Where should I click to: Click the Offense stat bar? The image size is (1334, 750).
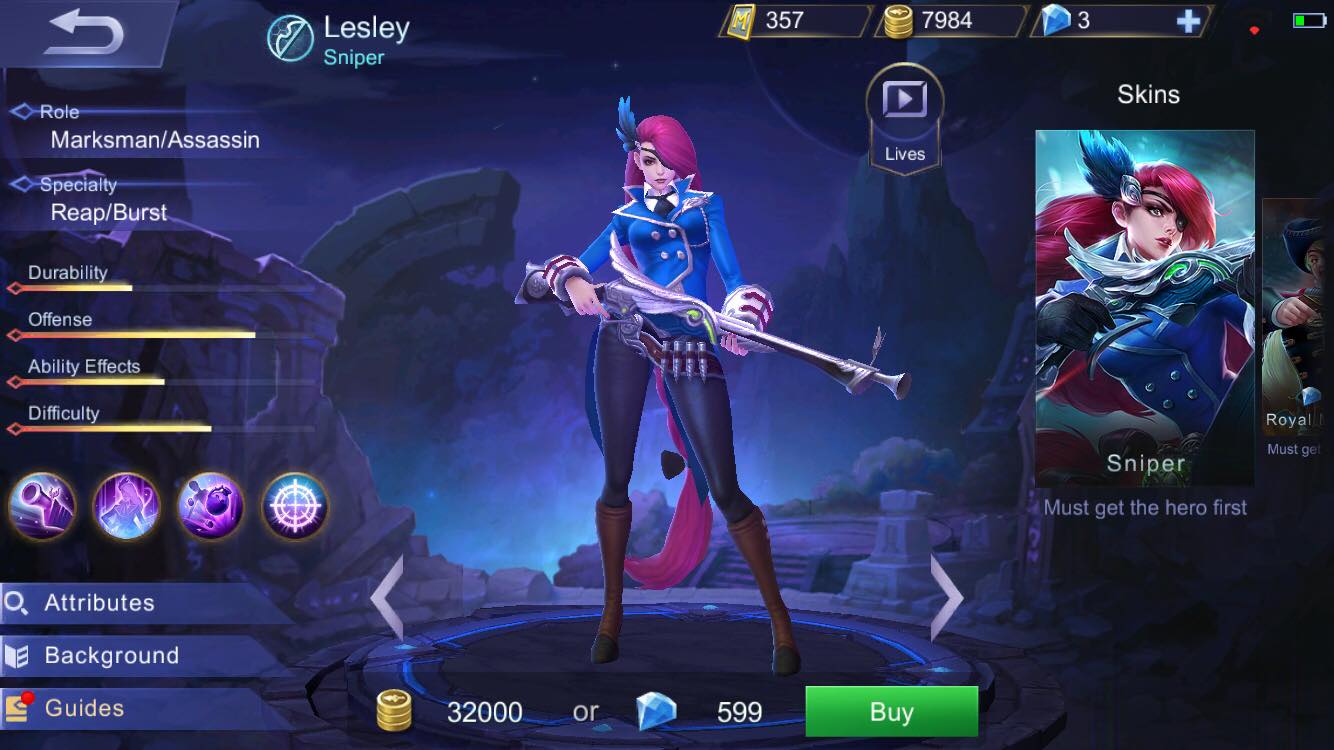coord(130,335)
